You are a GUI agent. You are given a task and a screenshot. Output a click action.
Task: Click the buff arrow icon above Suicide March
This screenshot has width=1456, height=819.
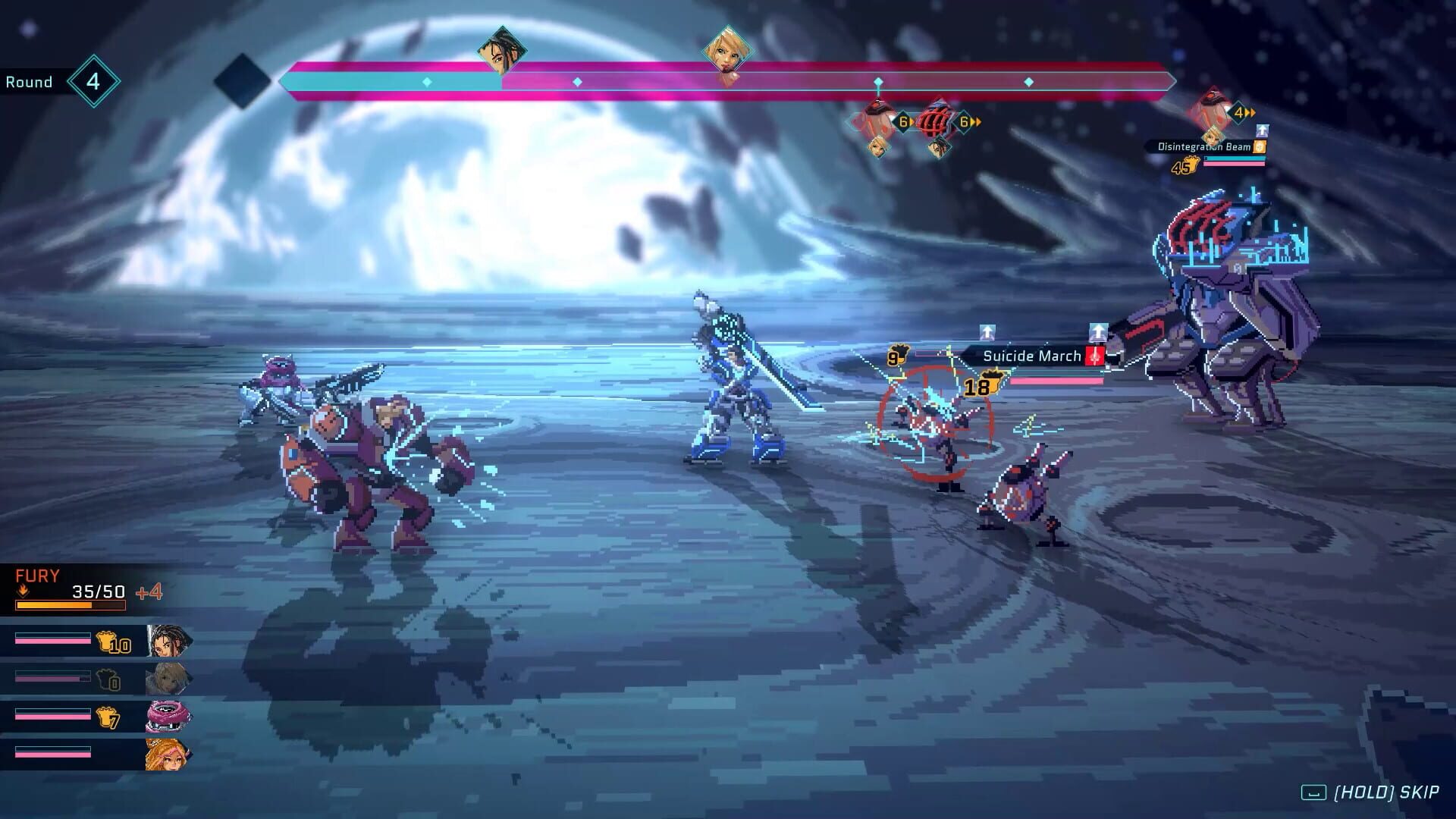(x=987, y=331)
